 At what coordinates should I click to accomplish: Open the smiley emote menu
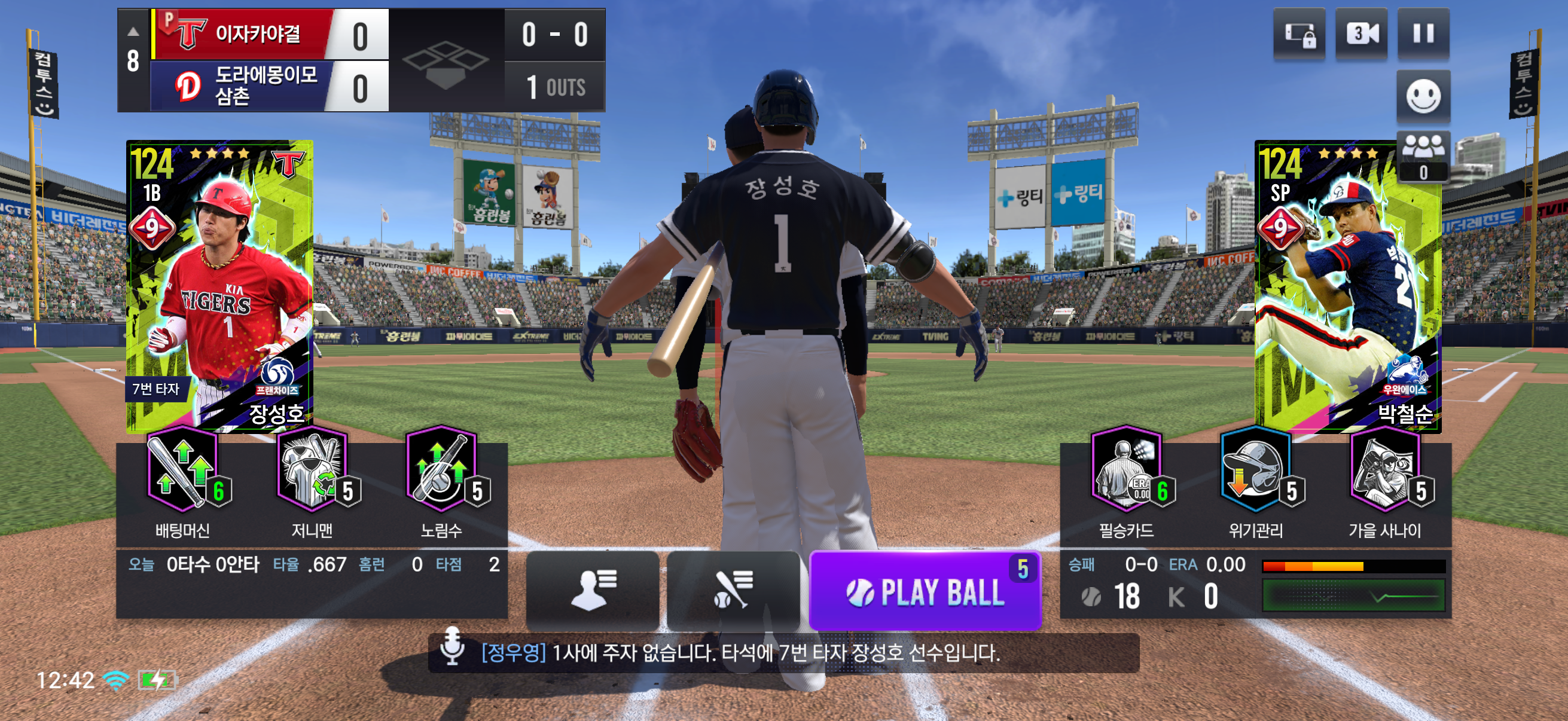tap(1423, 96)
